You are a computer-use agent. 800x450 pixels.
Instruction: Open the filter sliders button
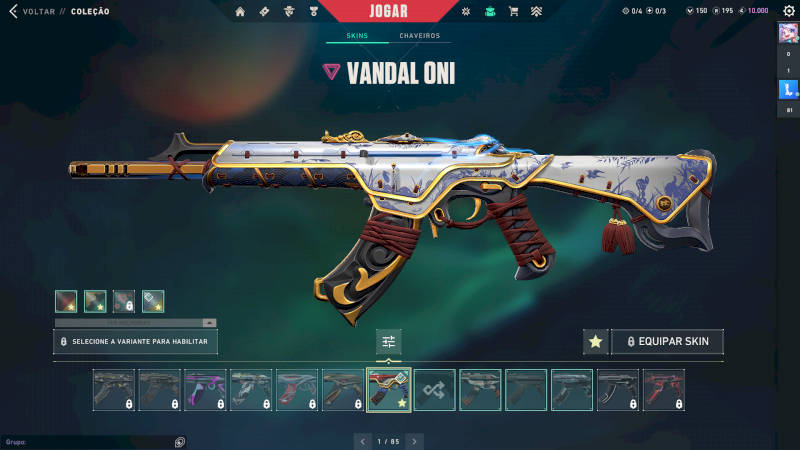tap(389, 342)
